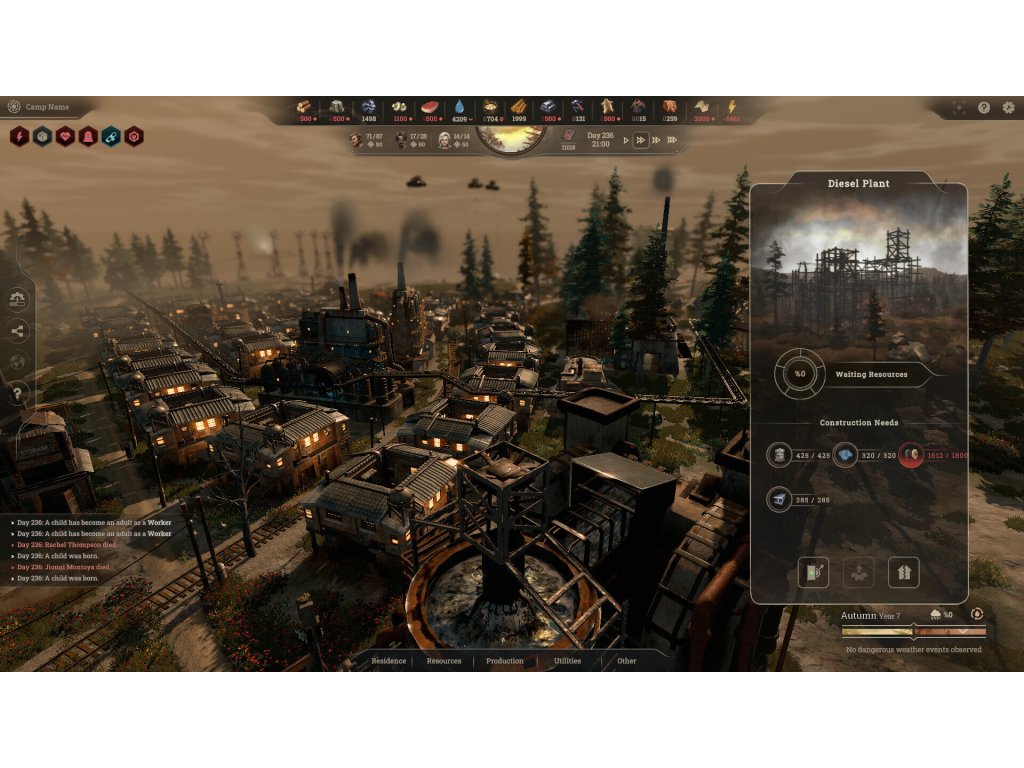Click the red heart health alert icon
1024x768 pixels.
click(x=65, y=136)
